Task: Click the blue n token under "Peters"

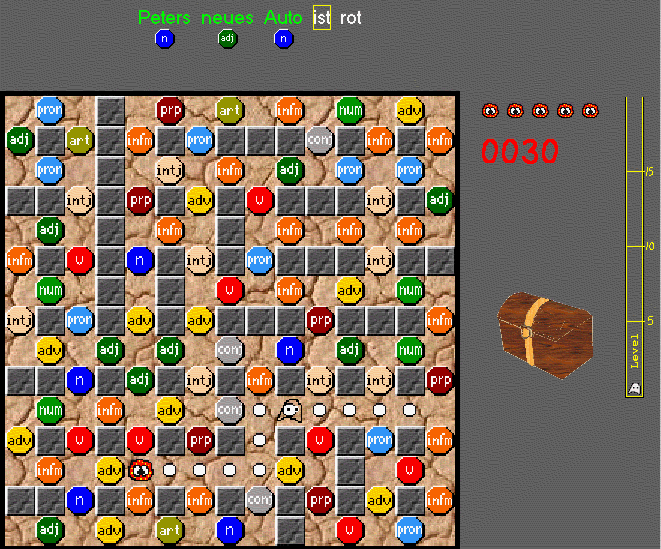Action: tap(165, 39)
